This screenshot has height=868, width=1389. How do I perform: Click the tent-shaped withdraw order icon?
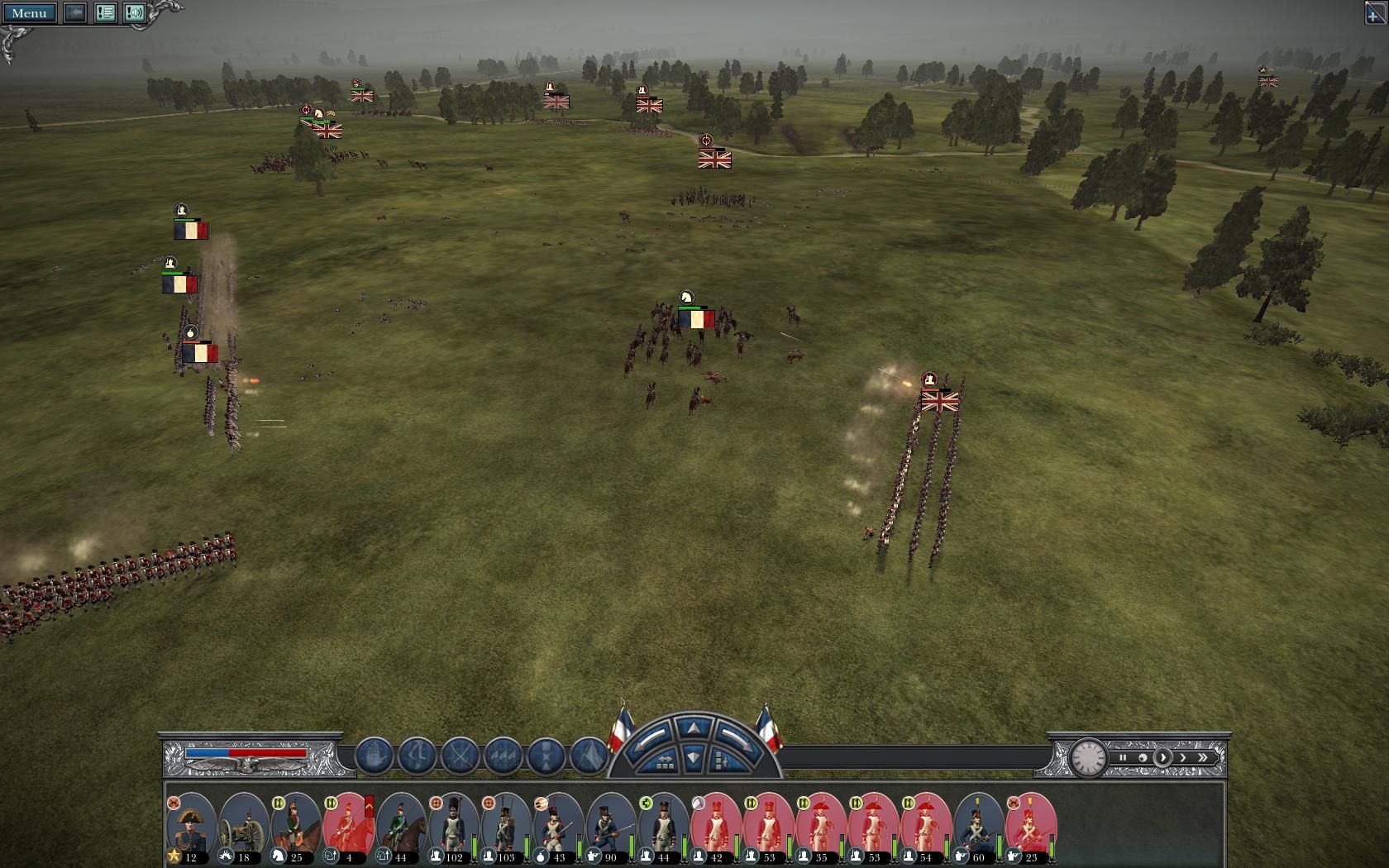589,756
